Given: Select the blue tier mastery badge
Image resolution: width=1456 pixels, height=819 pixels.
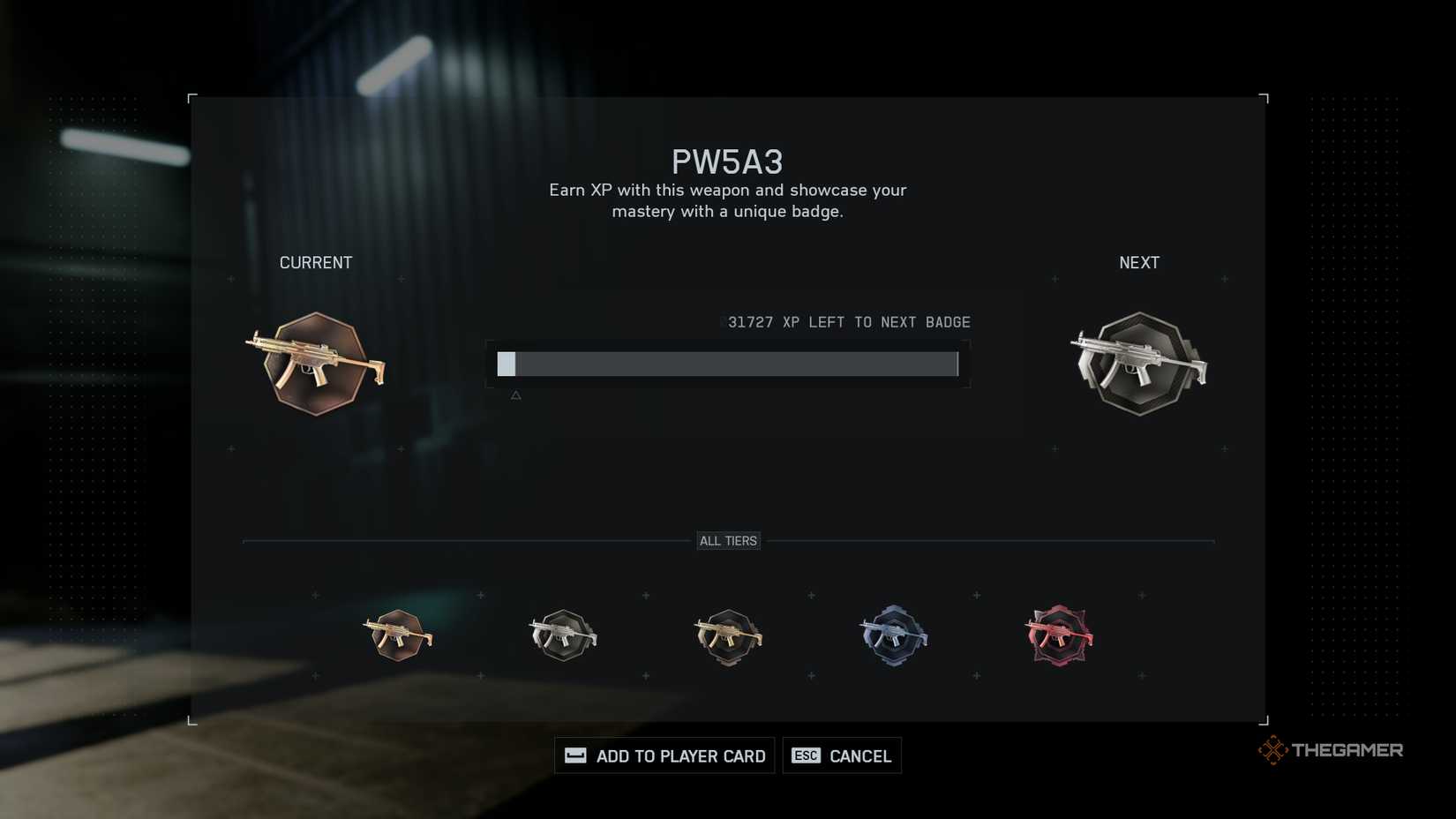Looking at the screenshot, I should coord(893,635).
